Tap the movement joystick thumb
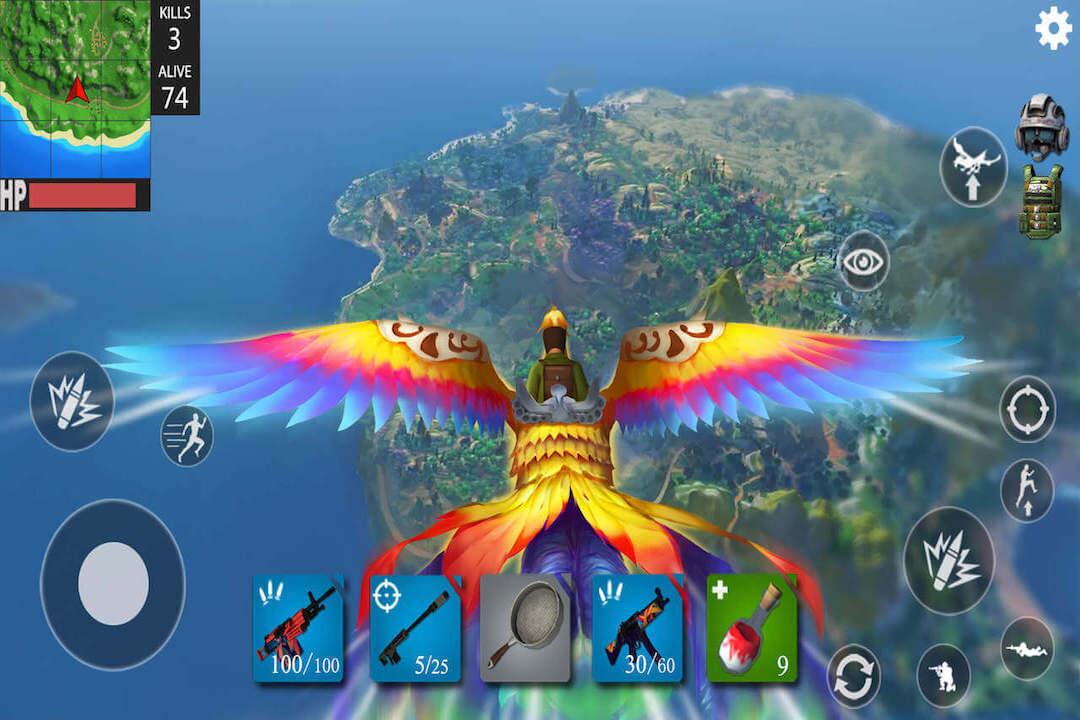 point(113,584)
